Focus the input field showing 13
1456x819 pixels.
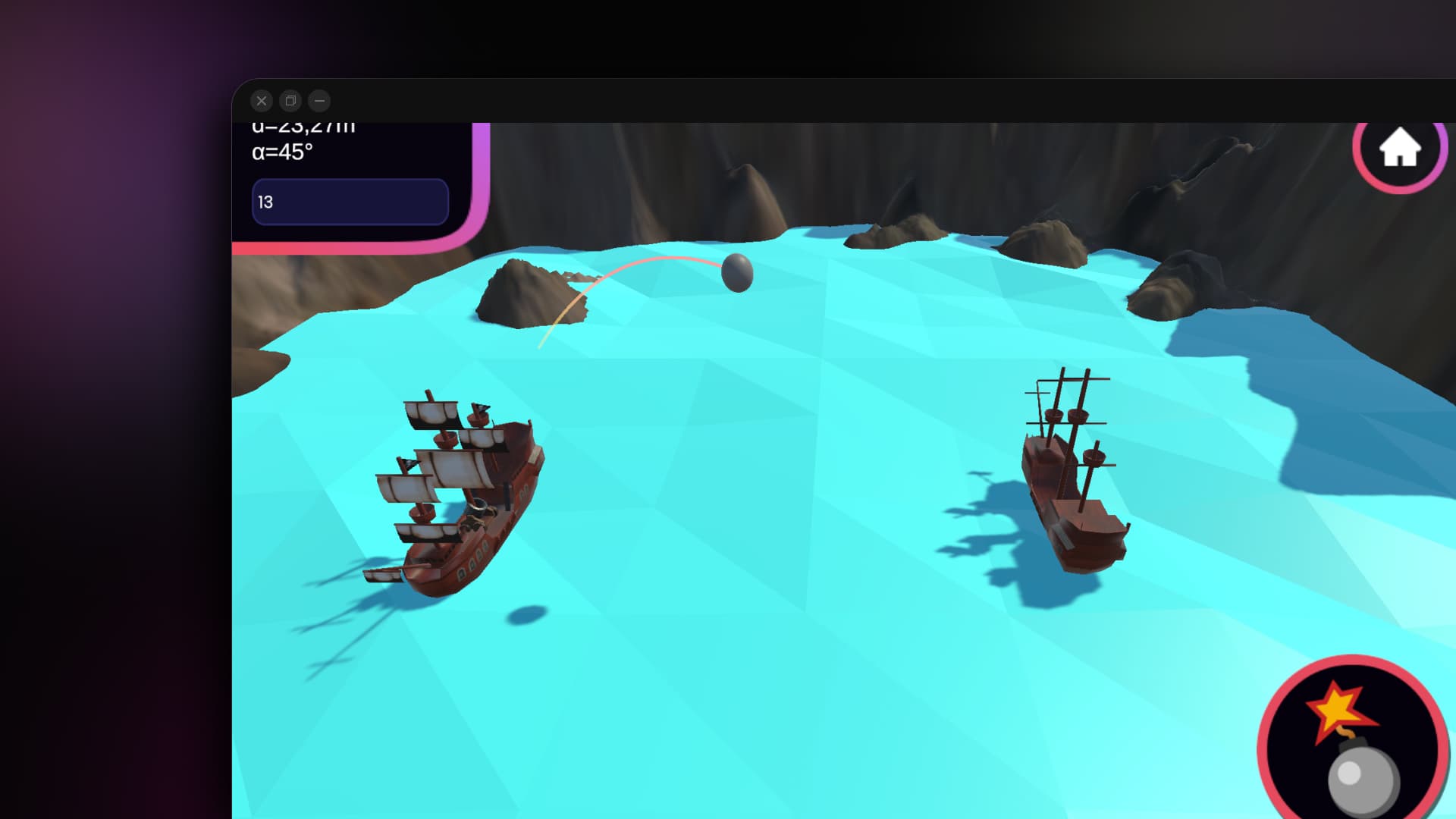point(350,202)
